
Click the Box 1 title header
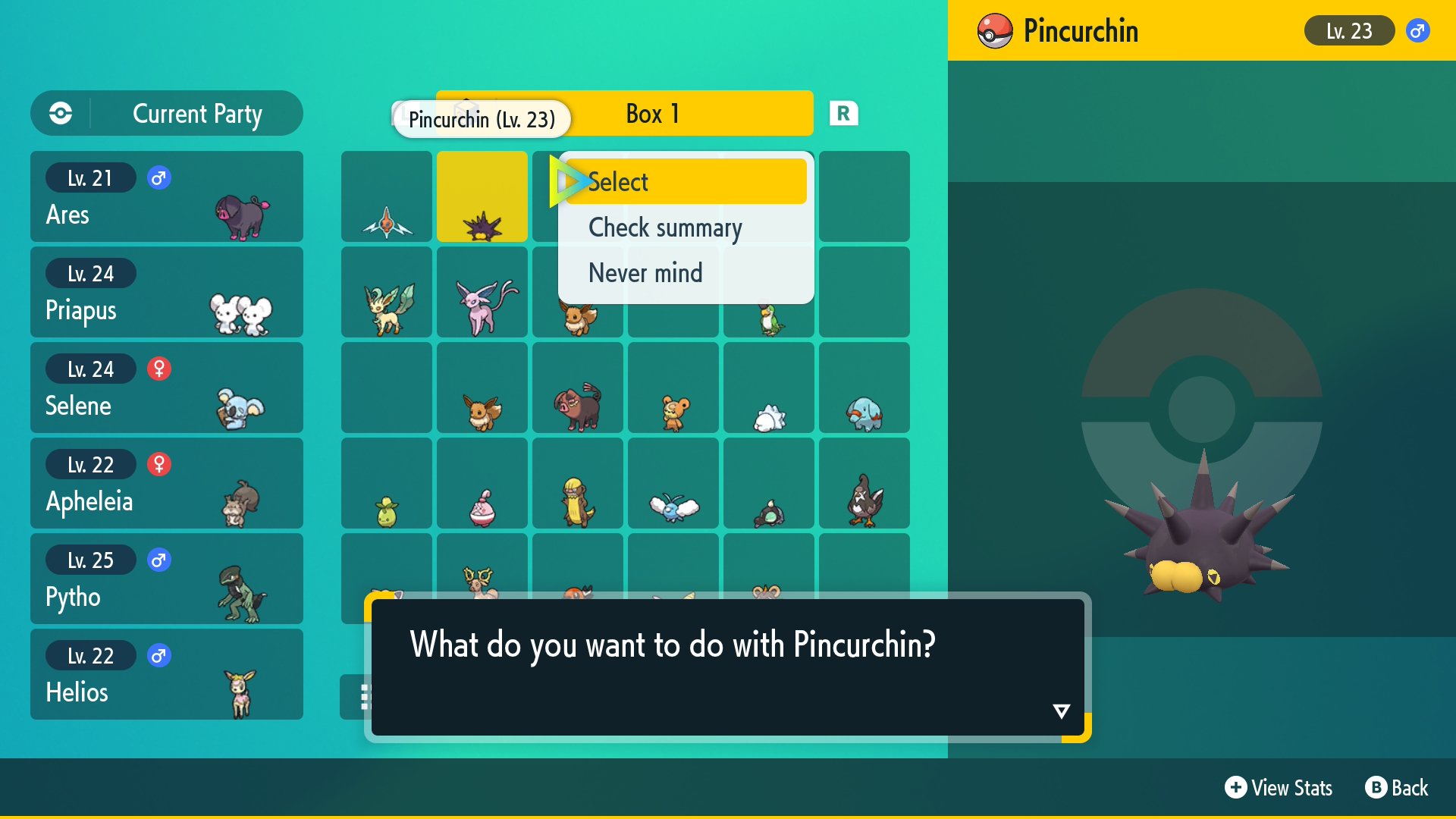(652, 114)
